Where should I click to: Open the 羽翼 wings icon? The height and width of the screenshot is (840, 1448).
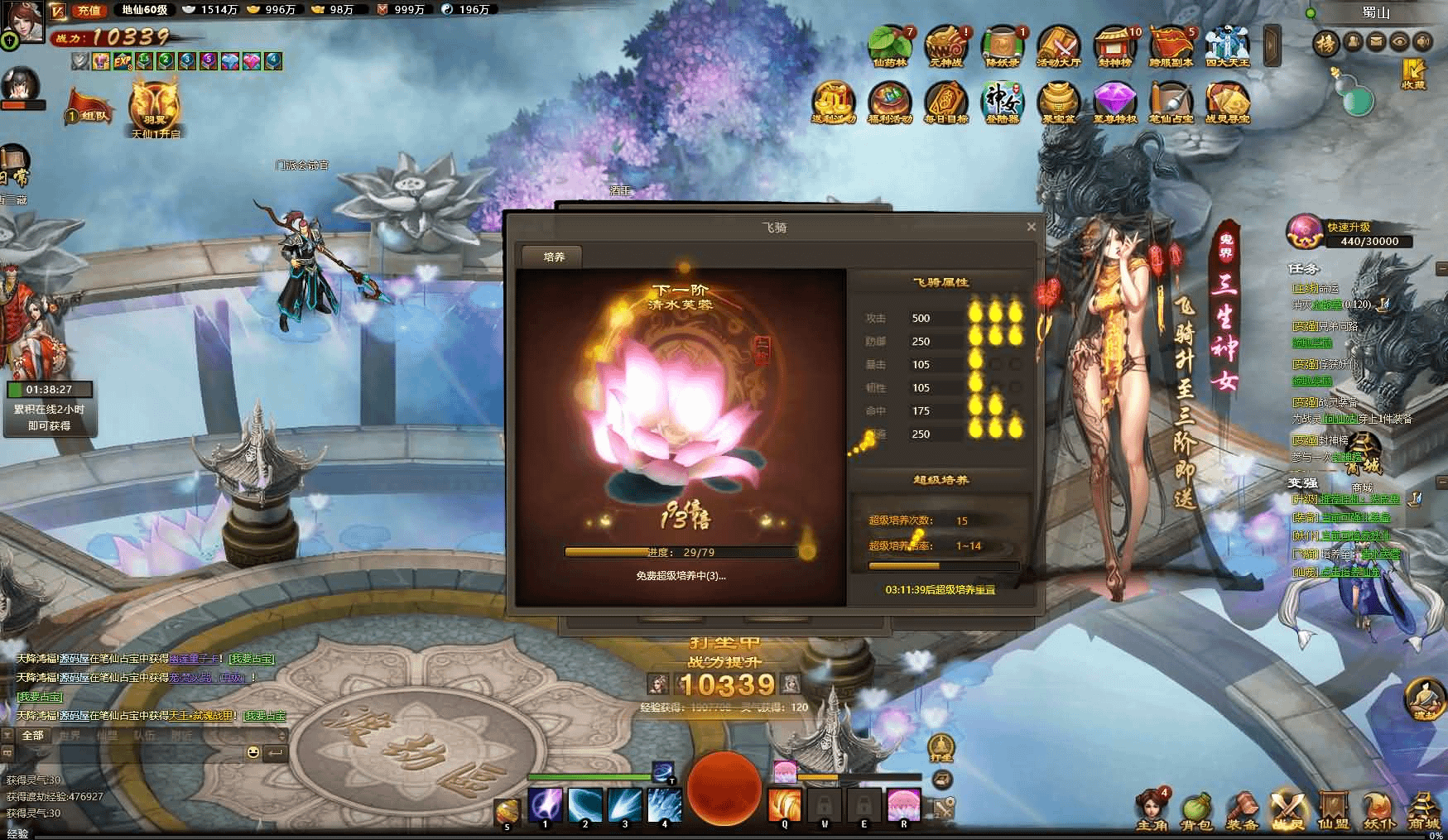pos(155,106)
